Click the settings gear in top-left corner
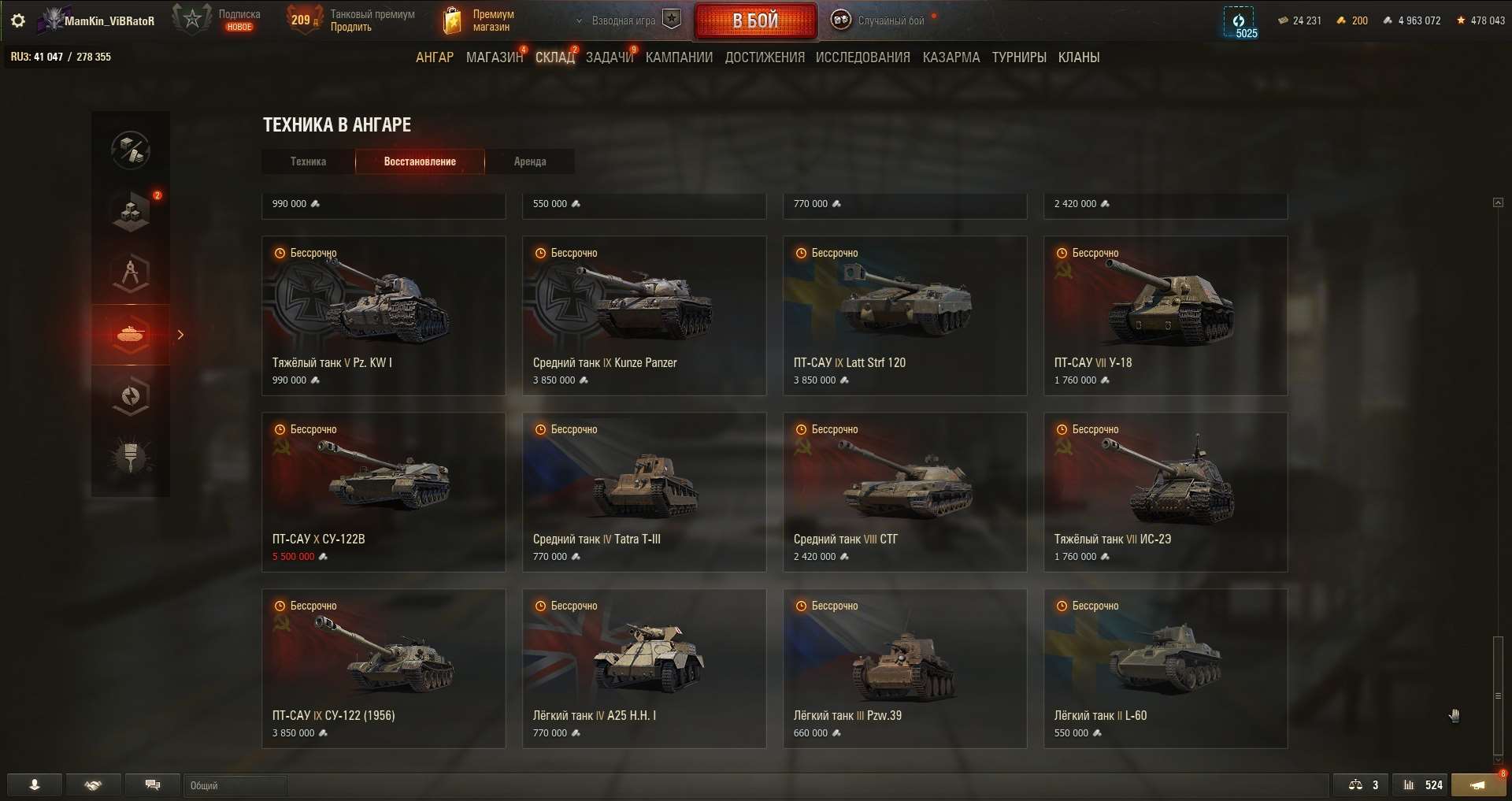The image size is (1512, 801). click(x=17, y=20)
